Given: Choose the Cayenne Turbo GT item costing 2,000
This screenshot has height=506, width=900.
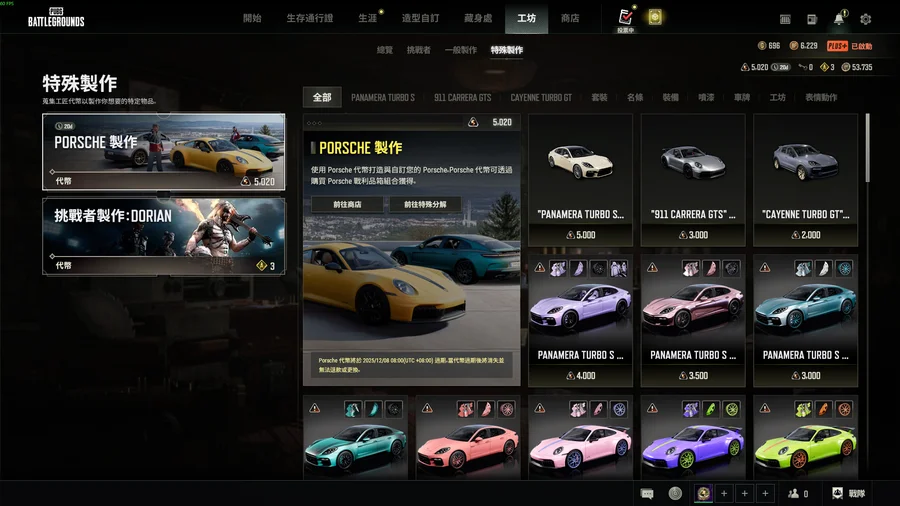Looking at the screenshot, I should click(x=805, y=180).
